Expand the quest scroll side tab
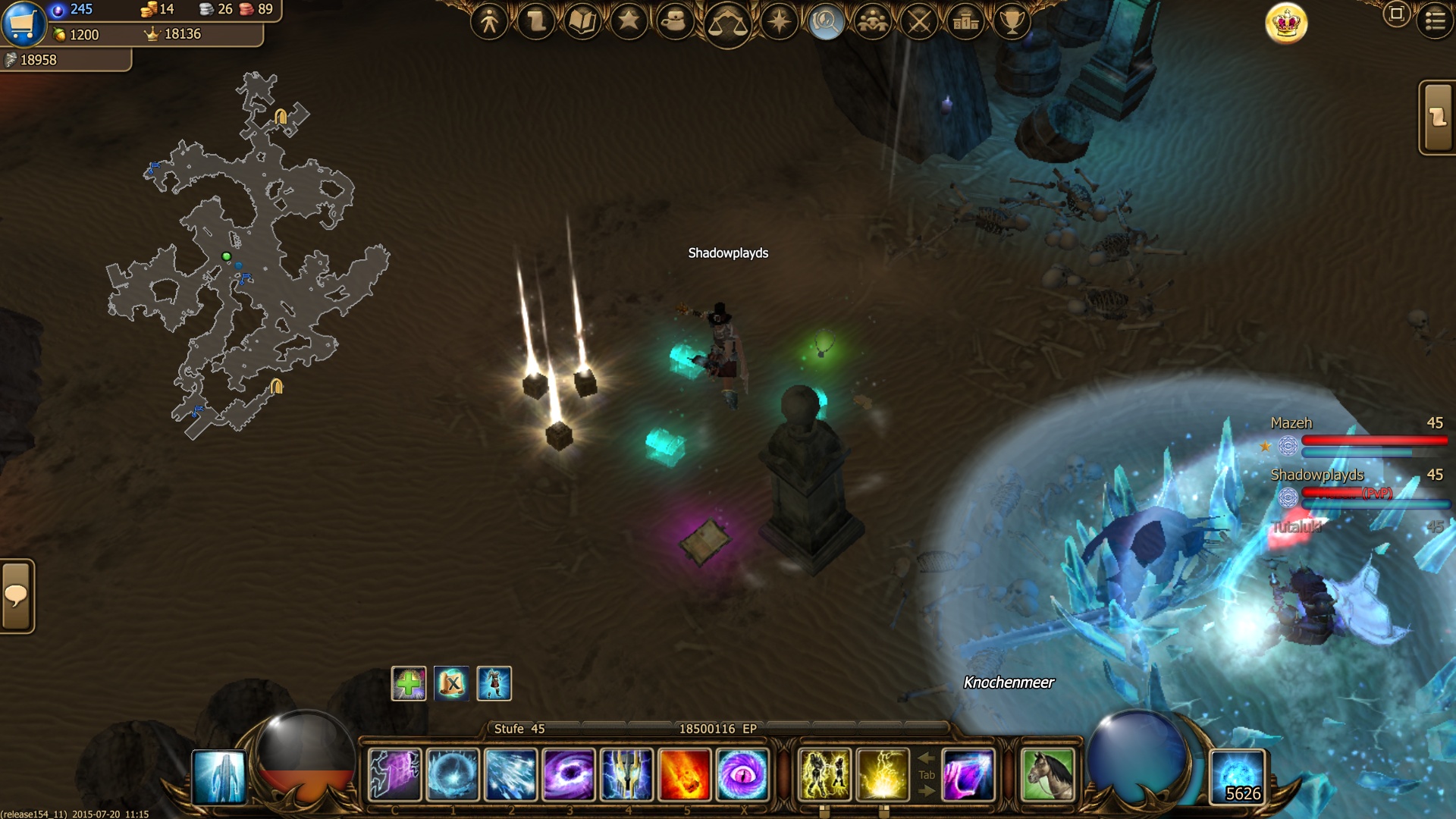Screen dimensions: 1456x819 tap(1437, 118)
